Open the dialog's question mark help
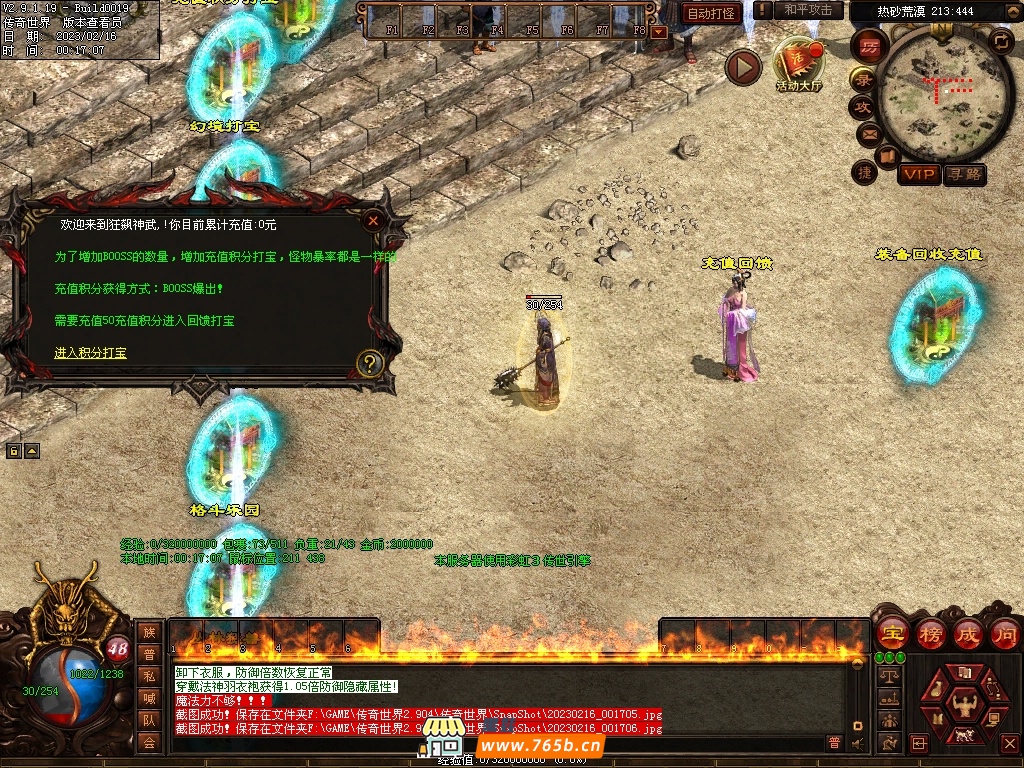Image resolution: width=1024 pixels, height=768 pixels. [370, 363]
